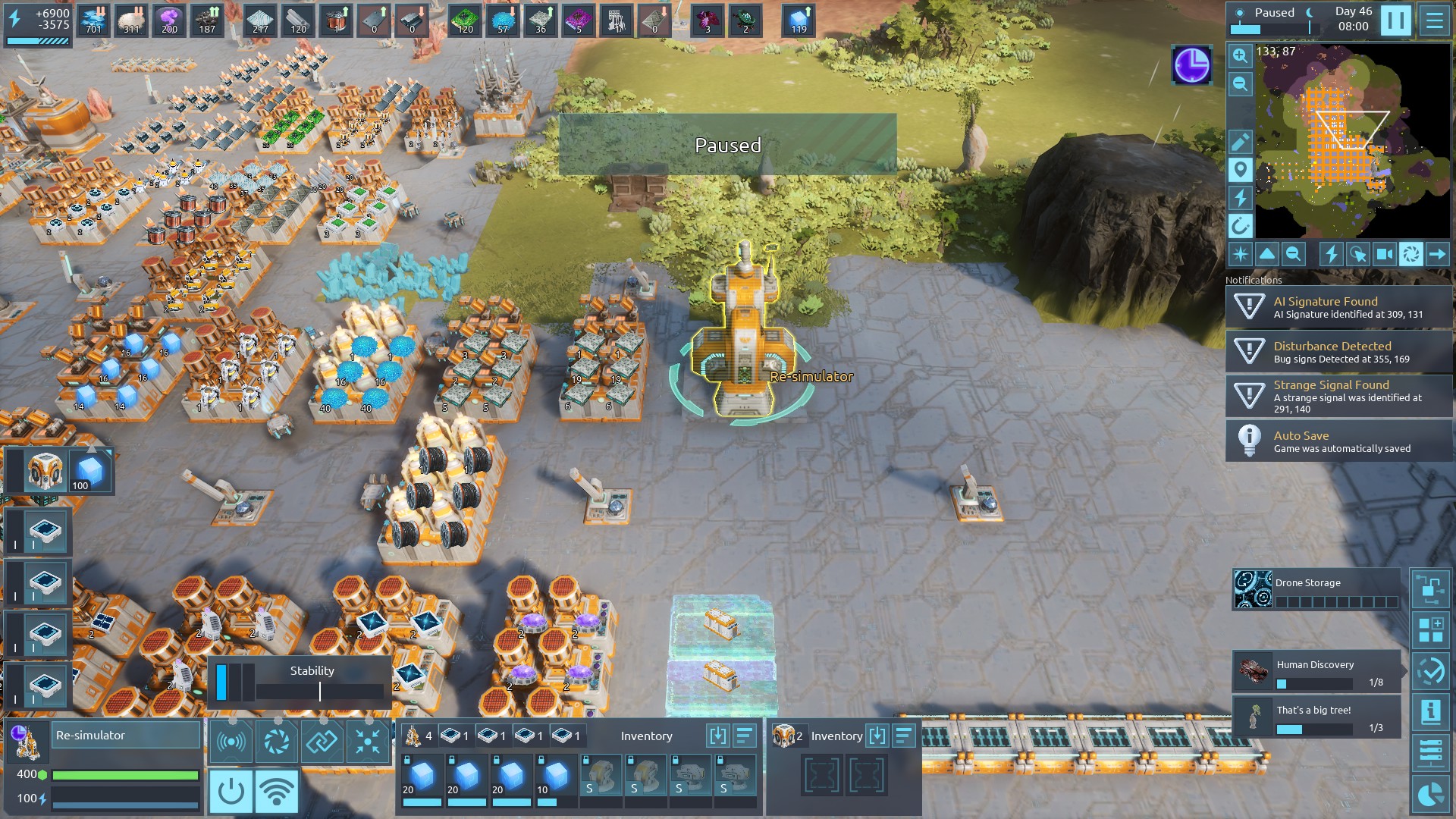Toggle the wifi network button
This screenshot has width=1456, height=819.
click(x=276, y=791)
